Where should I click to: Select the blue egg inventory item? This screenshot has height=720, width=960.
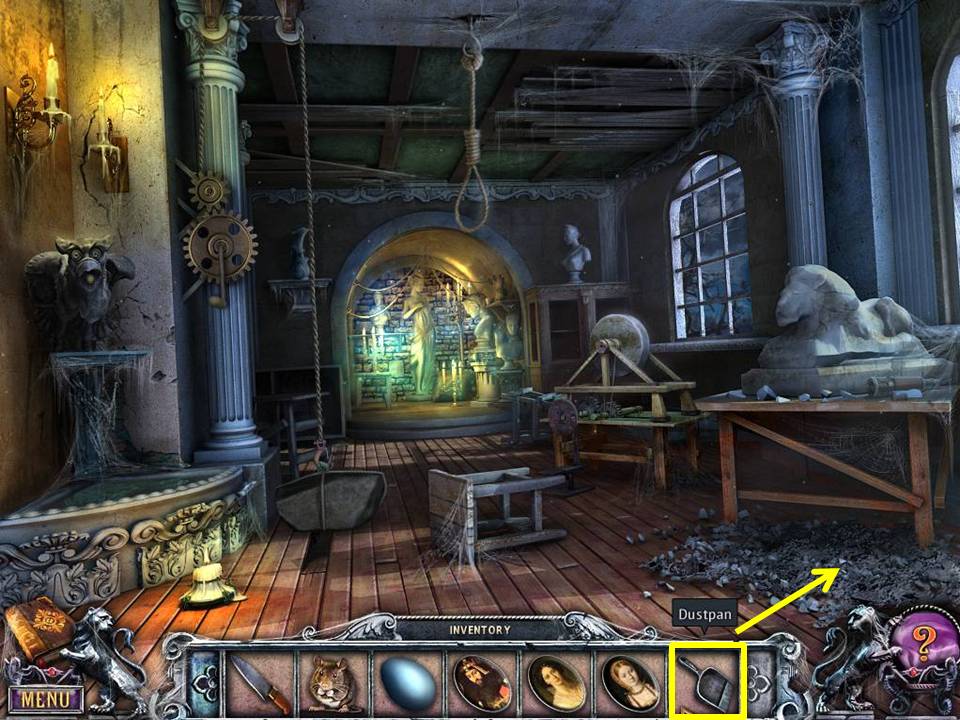408,685
